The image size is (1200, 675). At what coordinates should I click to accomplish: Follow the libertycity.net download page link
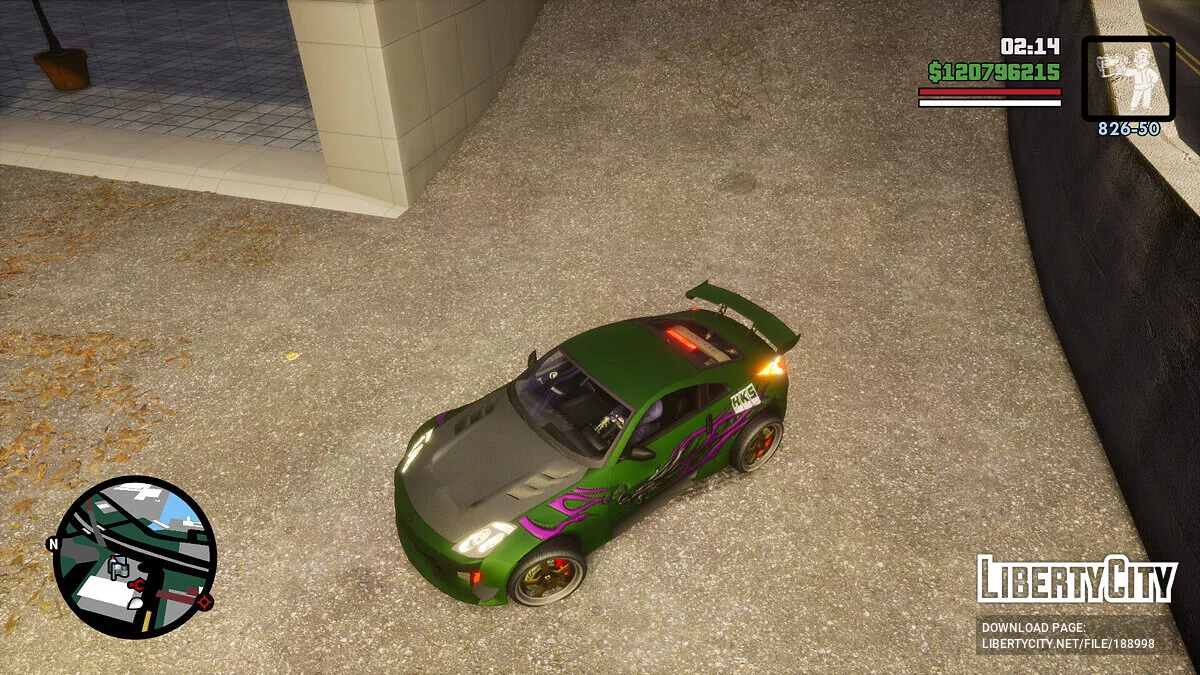[1067, 636]
